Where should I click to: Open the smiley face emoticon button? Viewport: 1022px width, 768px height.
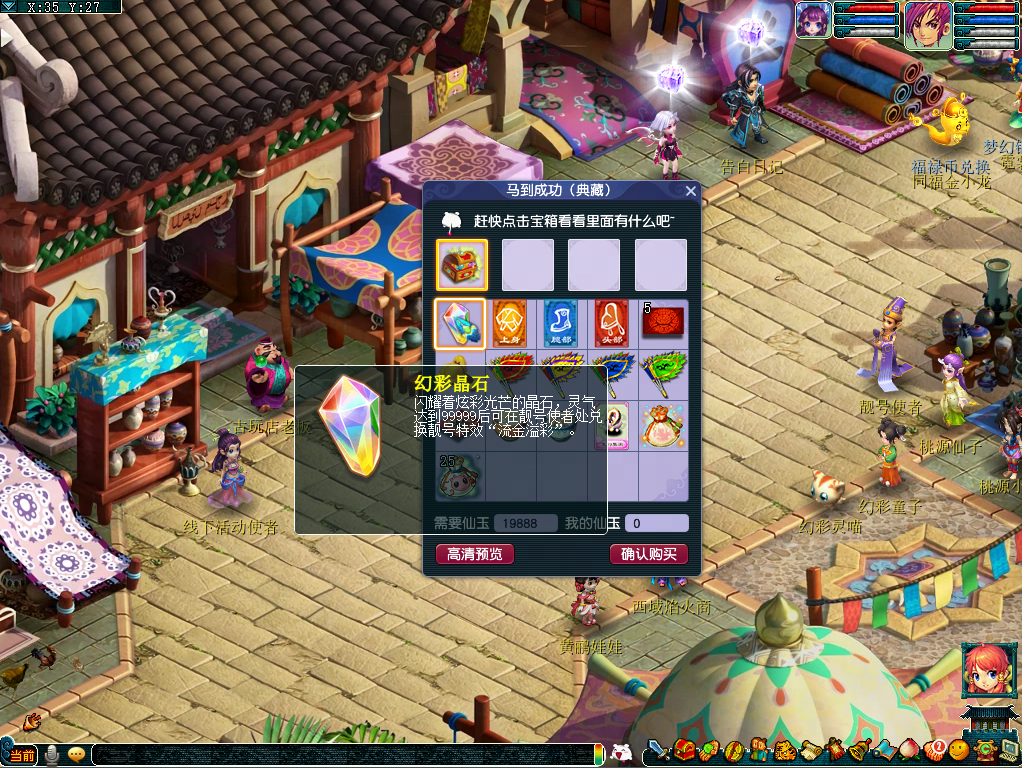(959, 750)
